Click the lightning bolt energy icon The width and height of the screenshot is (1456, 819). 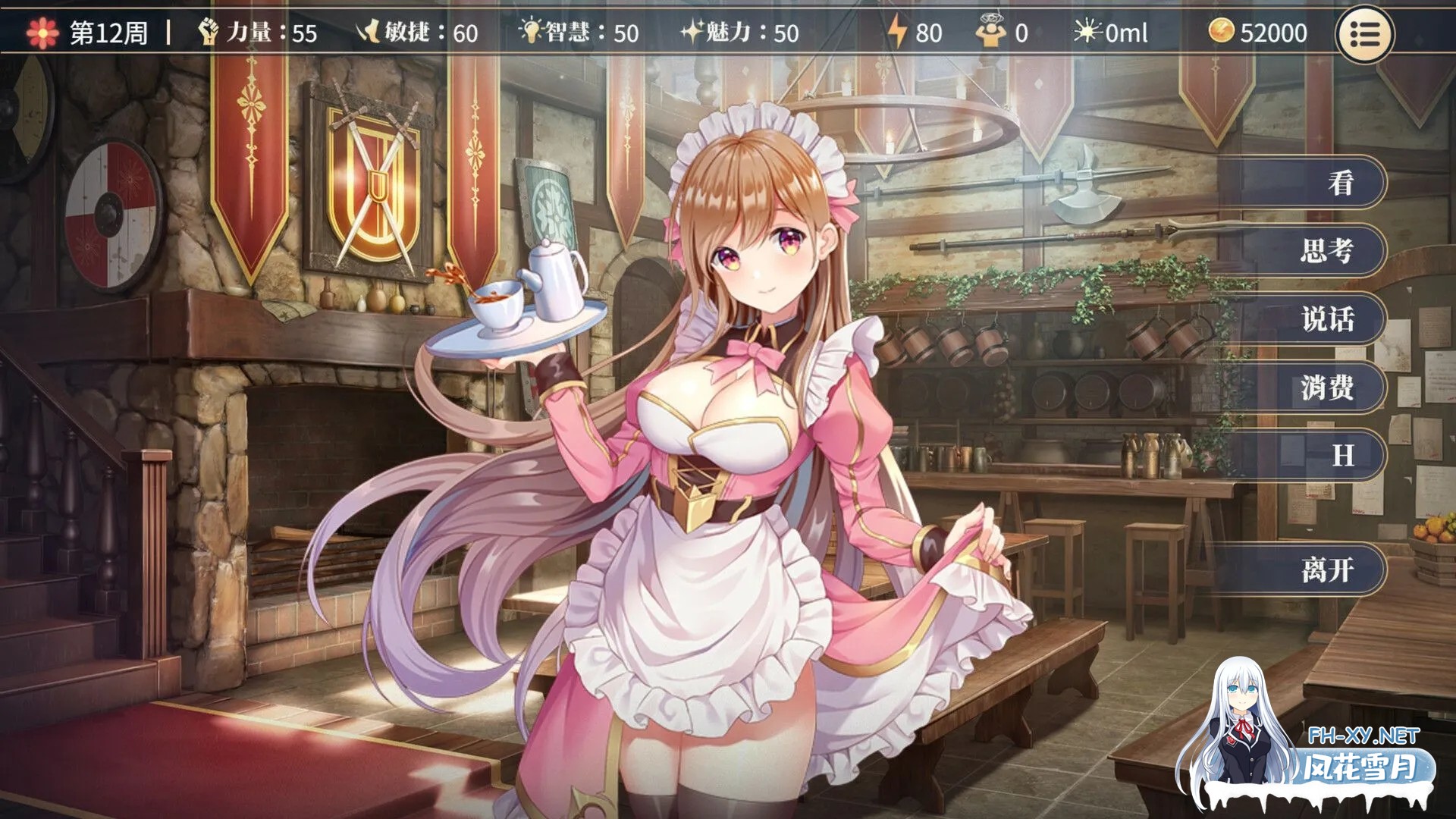[898, 32]
